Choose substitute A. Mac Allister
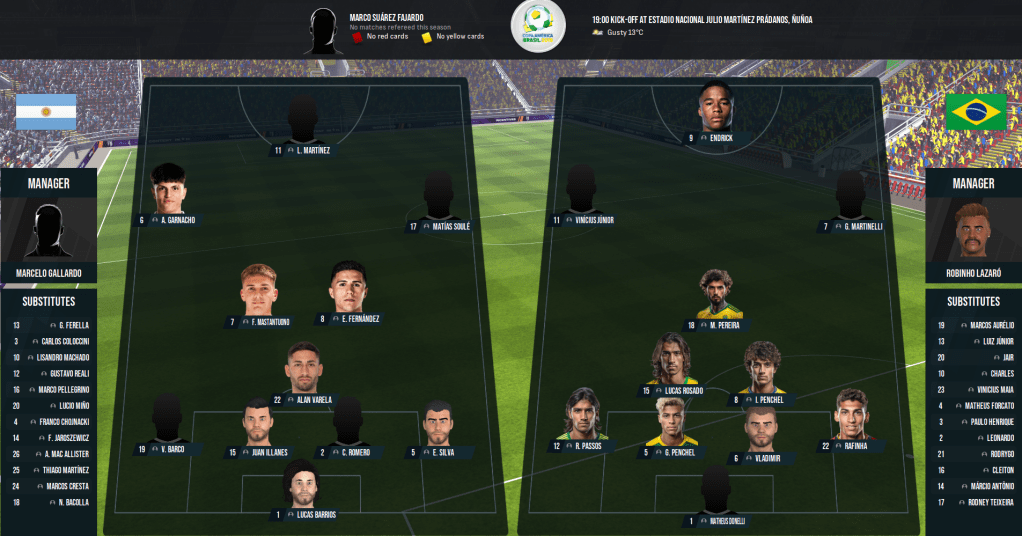This screenshot has height=536, width=1022. pyautogui.click(x=68, y=453)
